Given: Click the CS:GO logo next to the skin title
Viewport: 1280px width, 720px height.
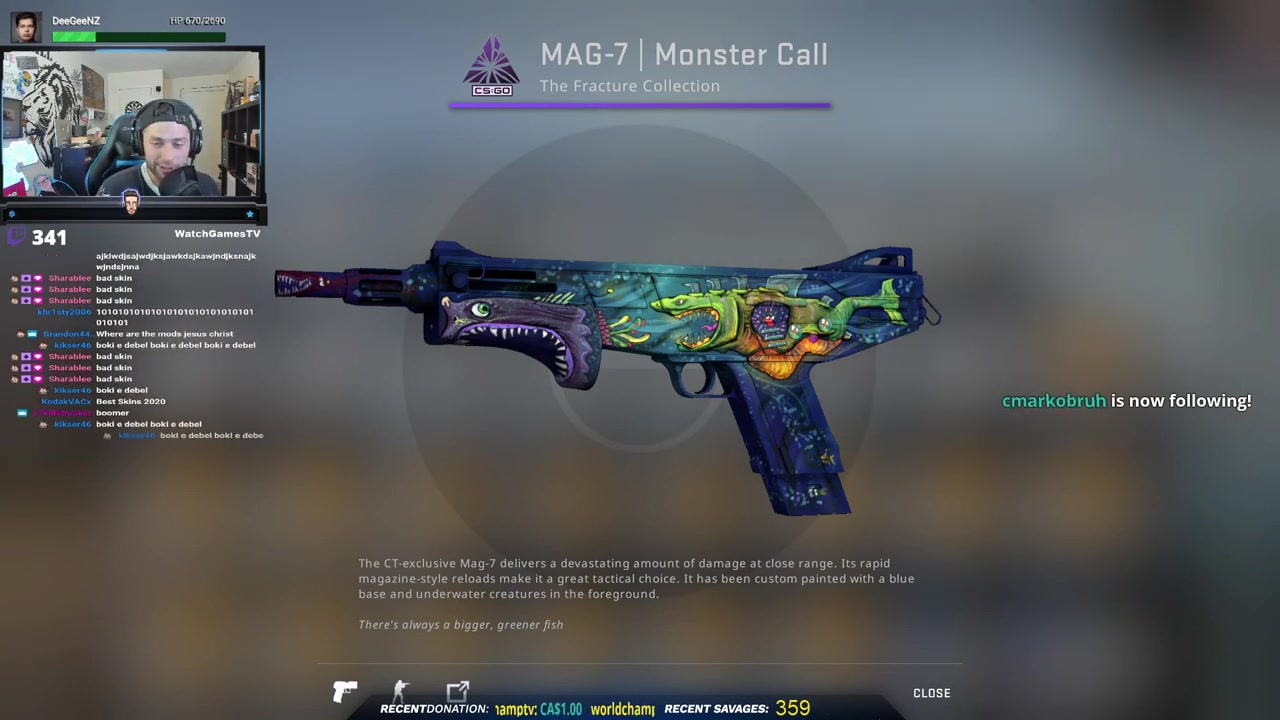Looking at the screenshot, I should (491, 65).
